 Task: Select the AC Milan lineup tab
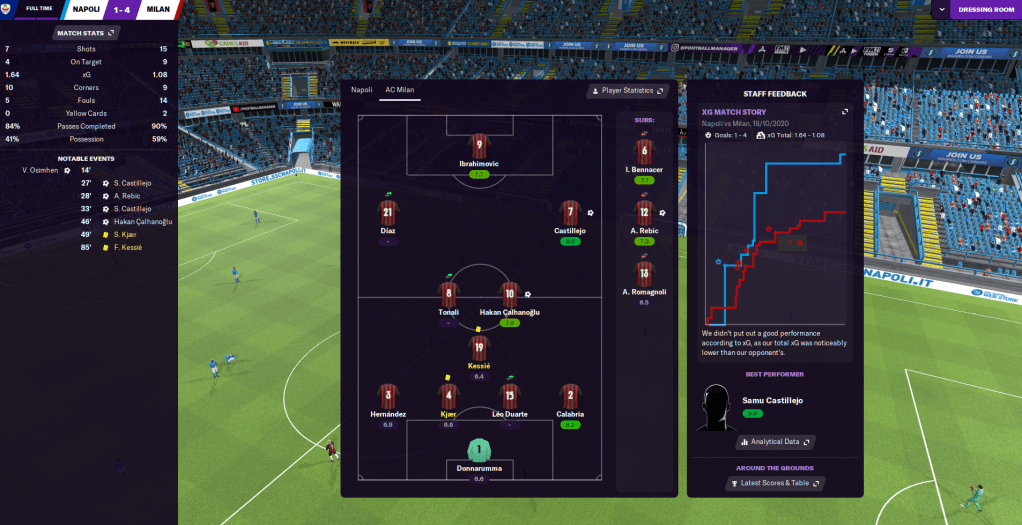(401, 90)
